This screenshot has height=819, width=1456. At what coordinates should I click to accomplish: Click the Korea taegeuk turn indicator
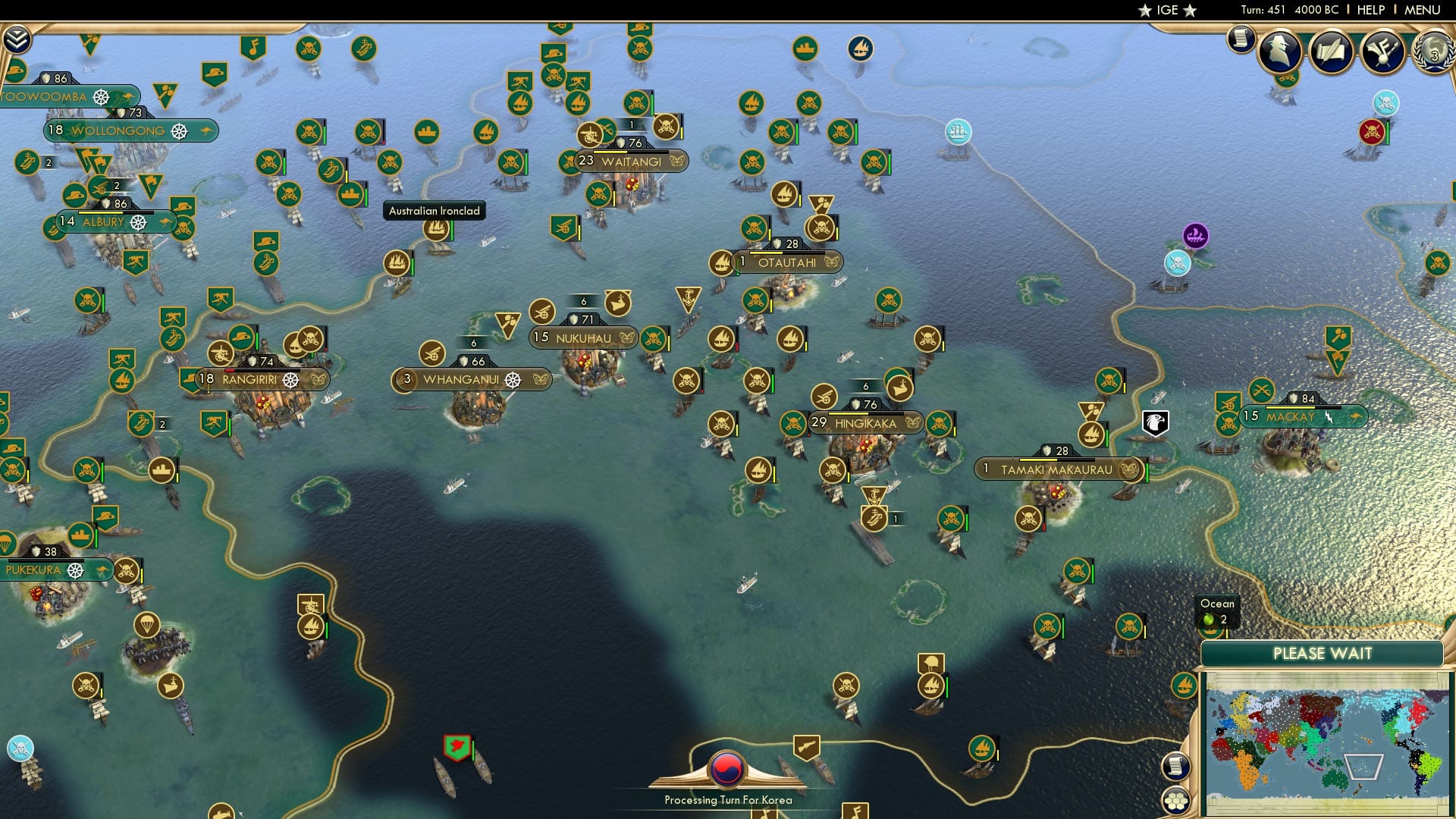726,768
